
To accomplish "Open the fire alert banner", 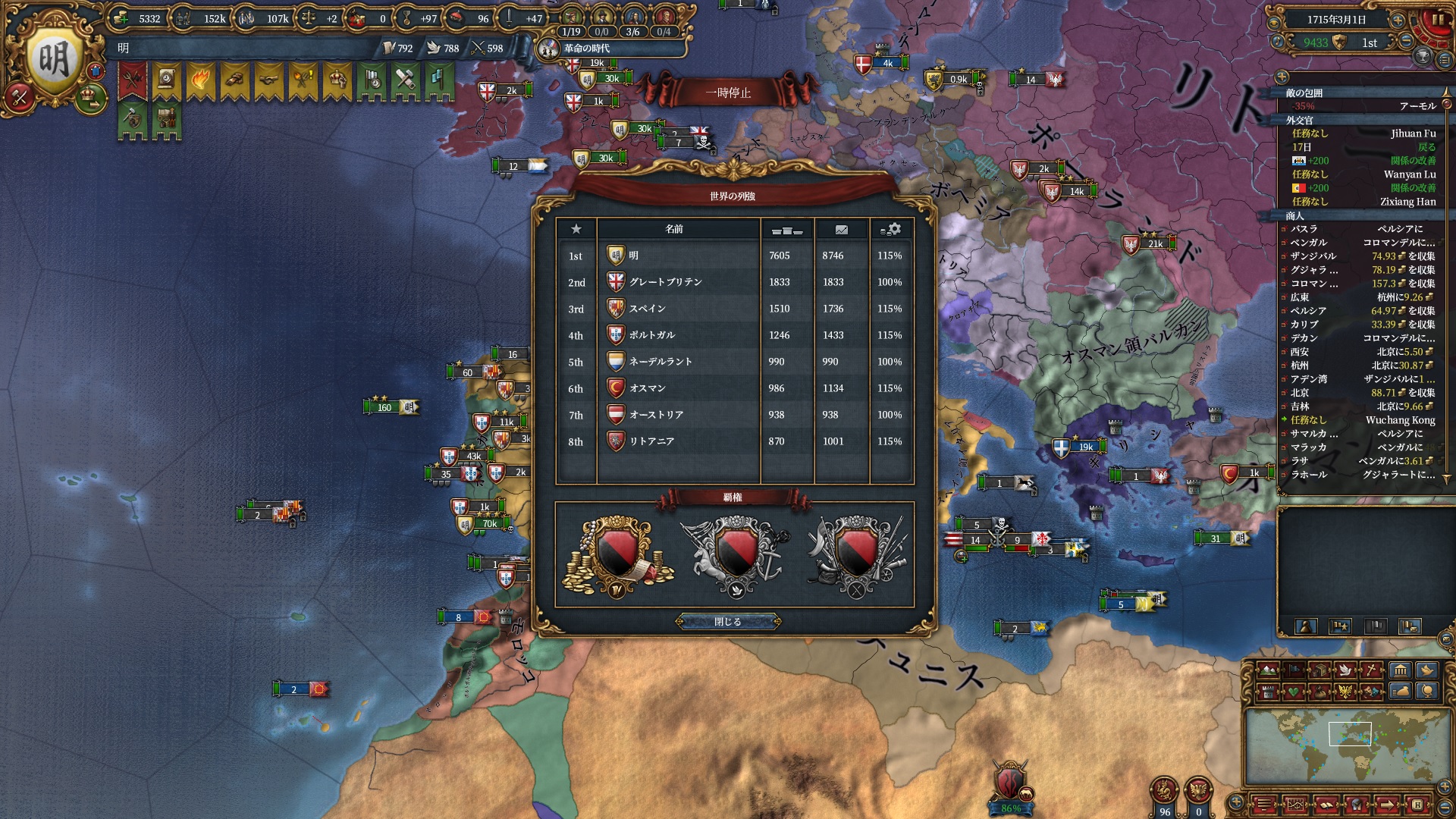I will [200, 80].
